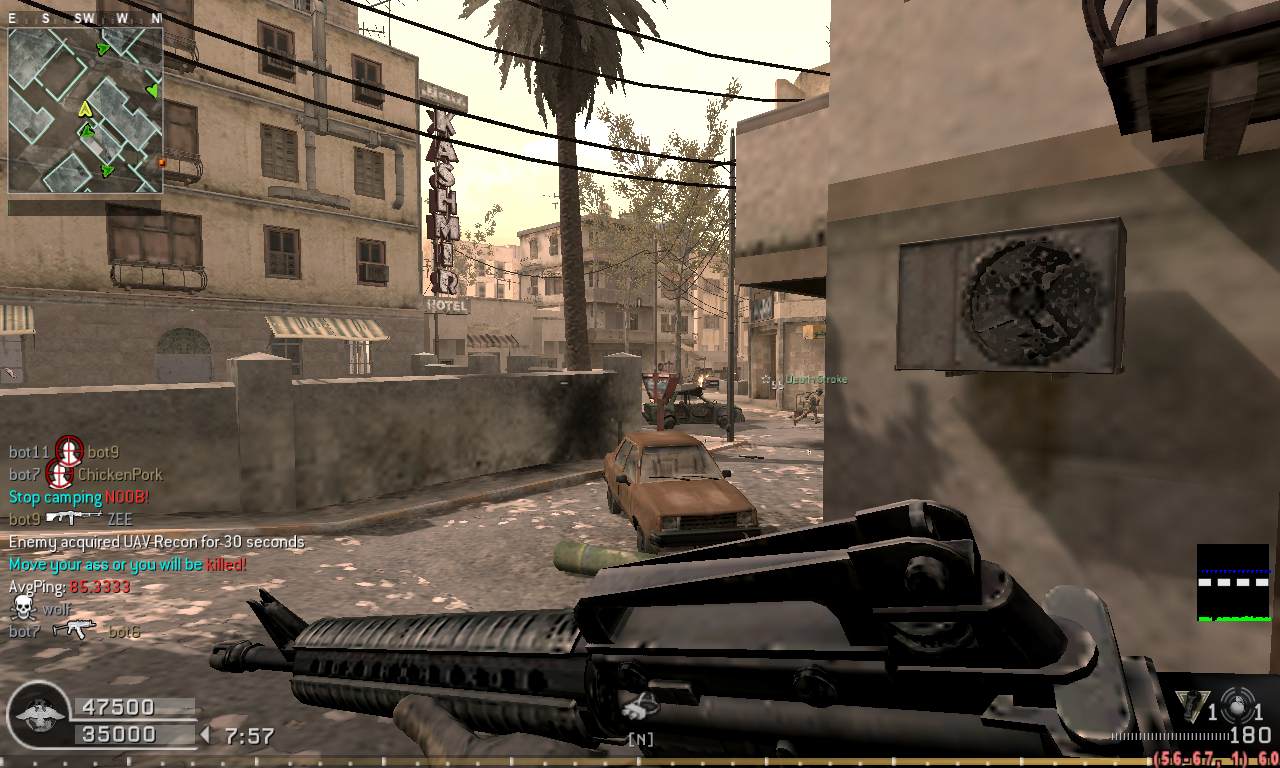Click the team emblem beside the scores
The height and width of the screenshot is (768, 1280).
[37, 714]
